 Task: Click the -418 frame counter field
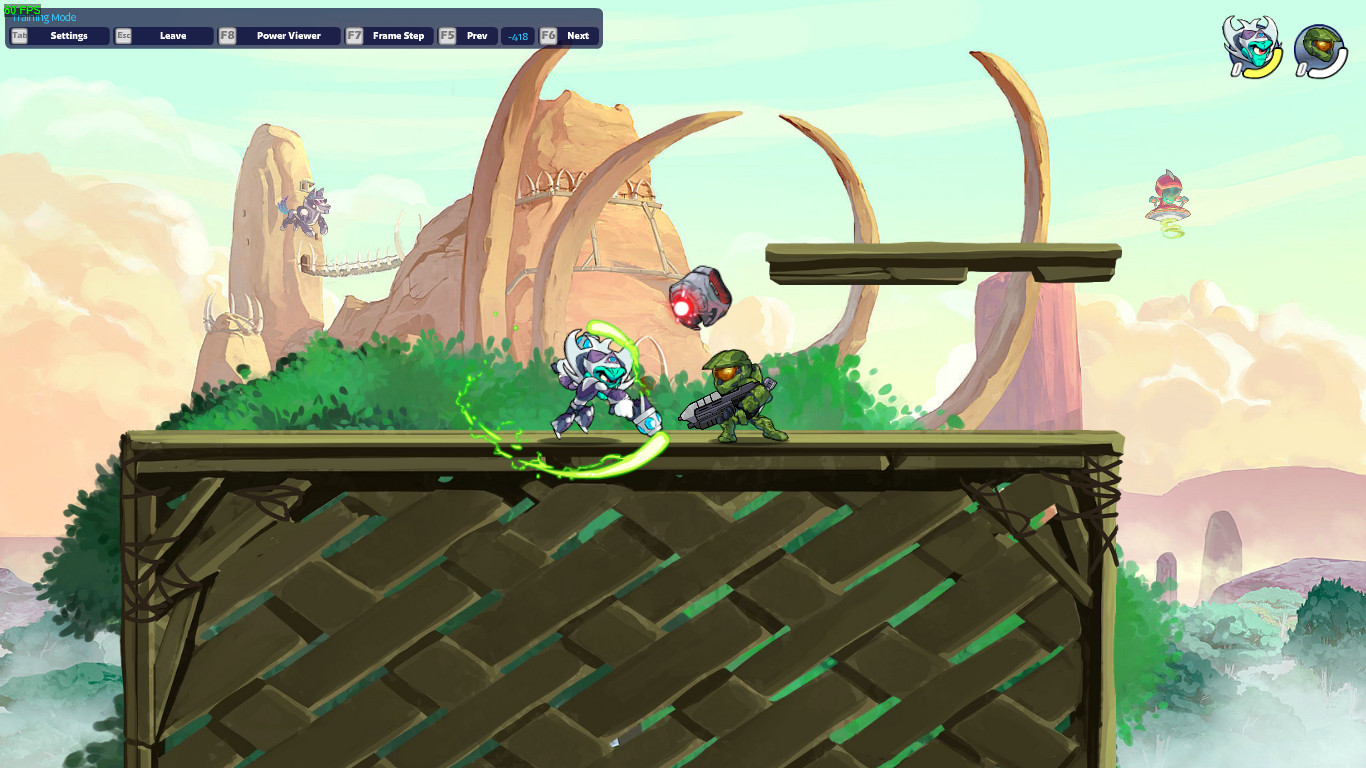pos(517,35)
